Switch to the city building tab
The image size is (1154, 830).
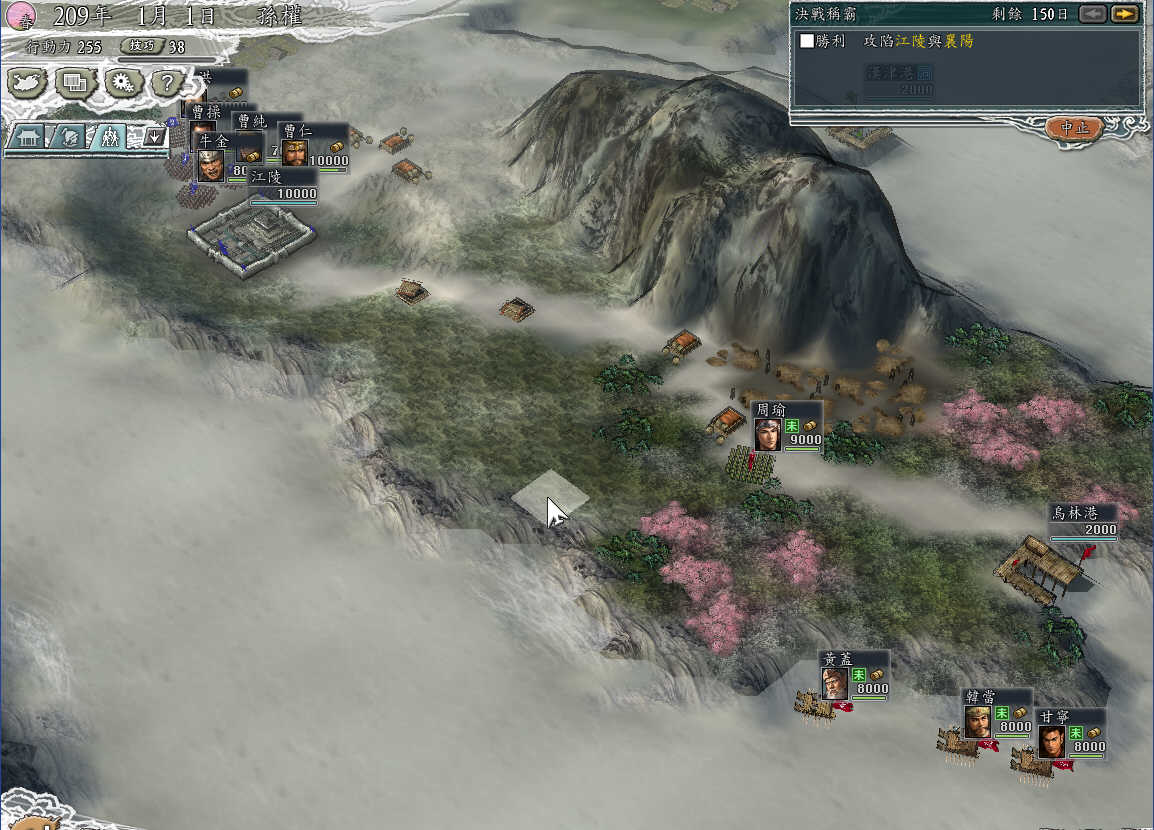[x=27, y=138]
